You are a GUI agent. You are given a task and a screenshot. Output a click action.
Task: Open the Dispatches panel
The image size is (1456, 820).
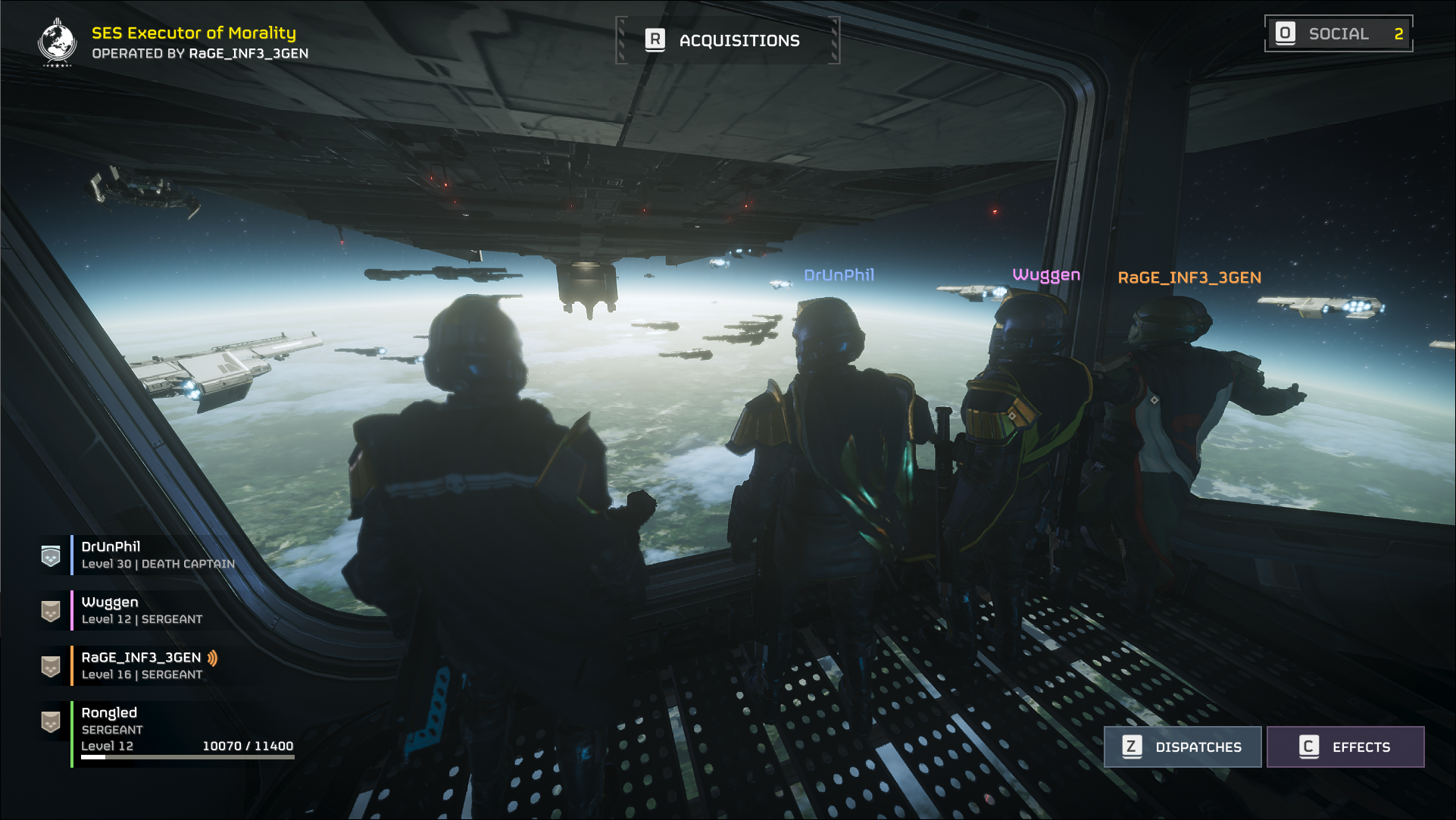coord(1183,746)
